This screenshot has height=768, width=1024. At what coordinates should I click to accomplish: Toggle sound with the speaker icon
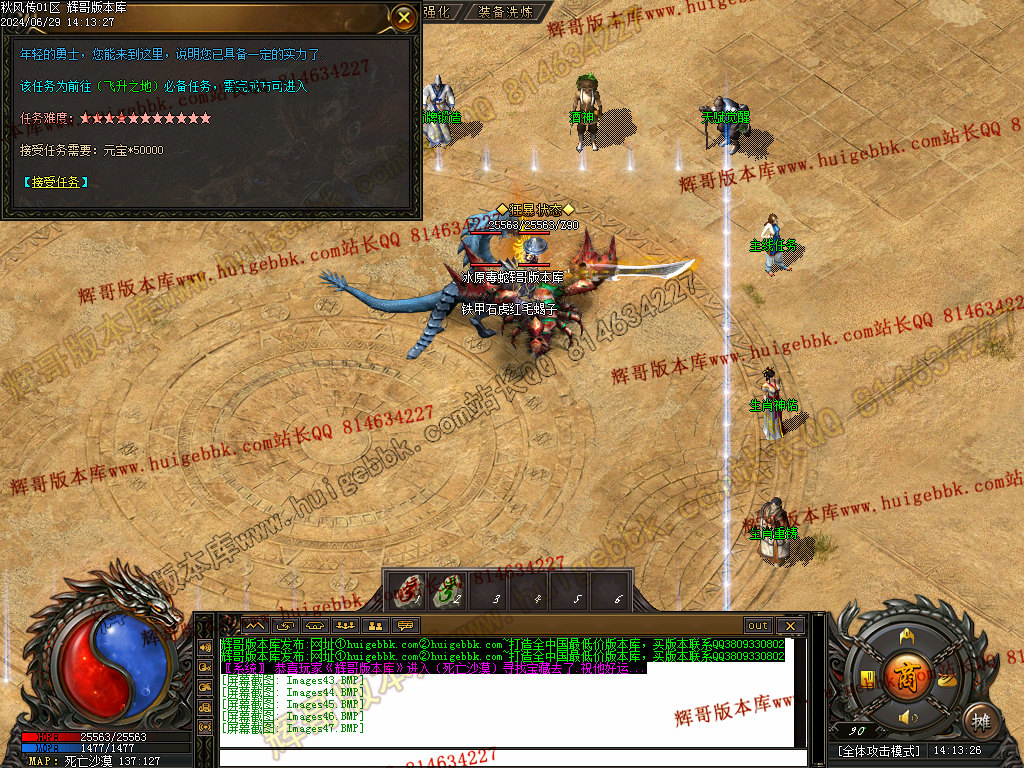coord(907,717)
